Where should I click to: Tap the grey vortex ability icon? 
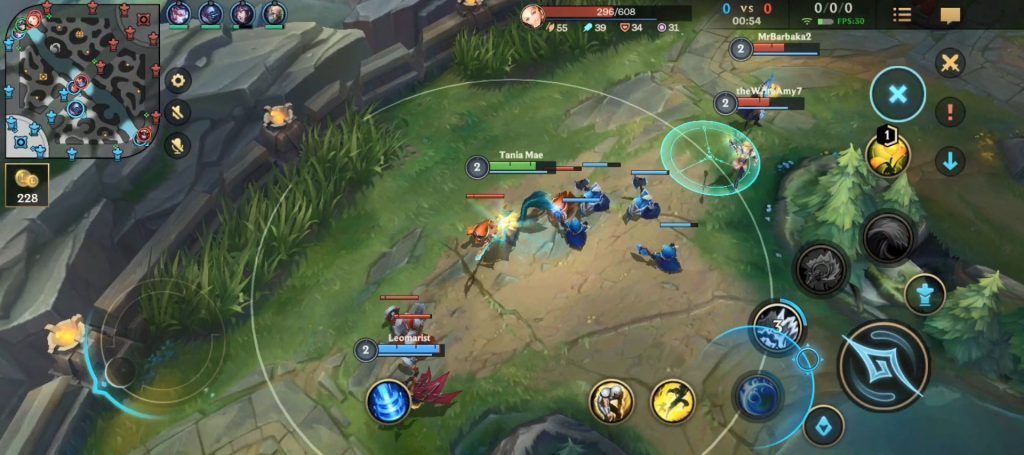click(887, 238)
